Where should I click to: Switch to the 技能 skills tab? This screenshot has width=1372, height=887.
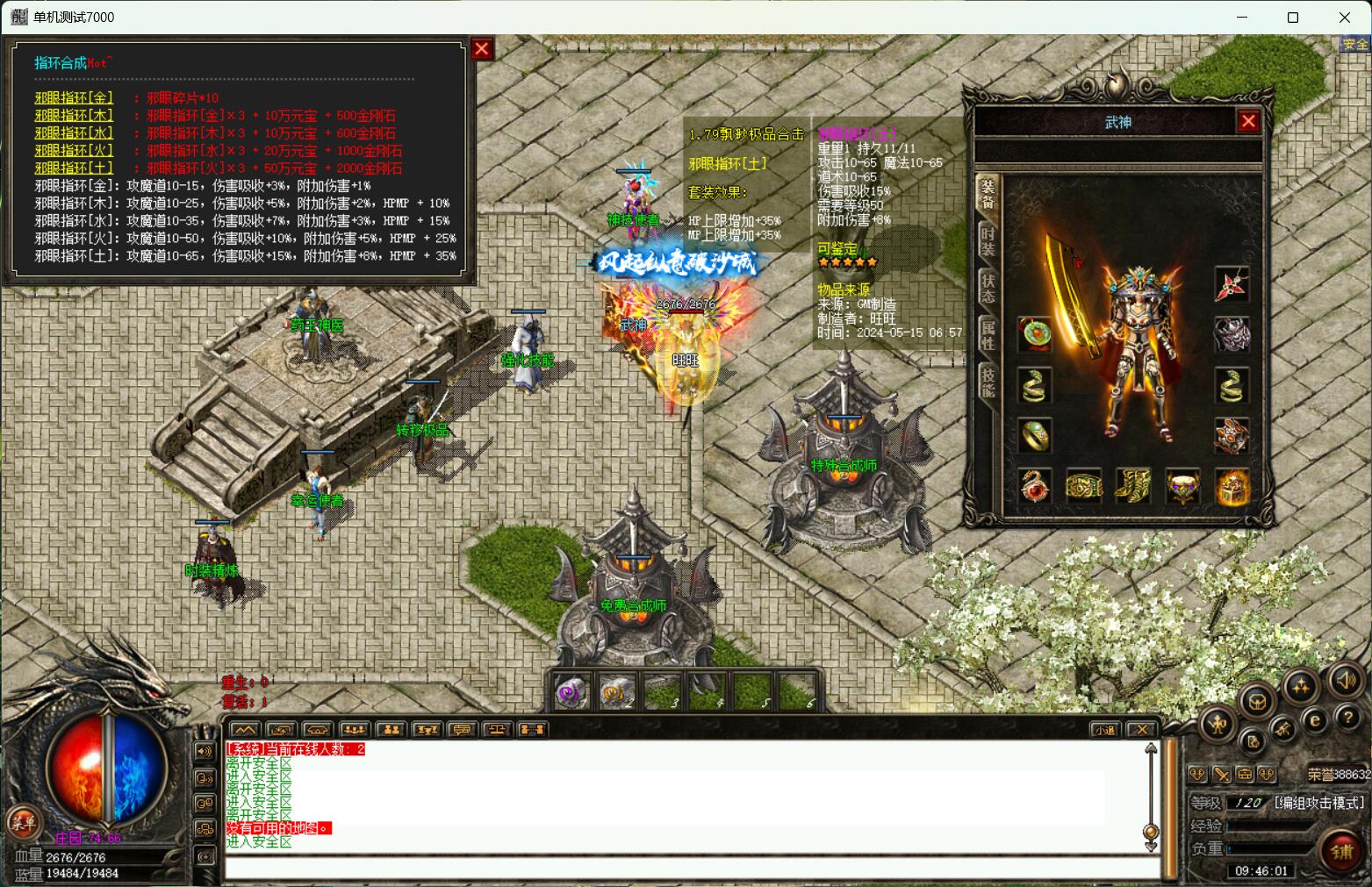[988, 382]
